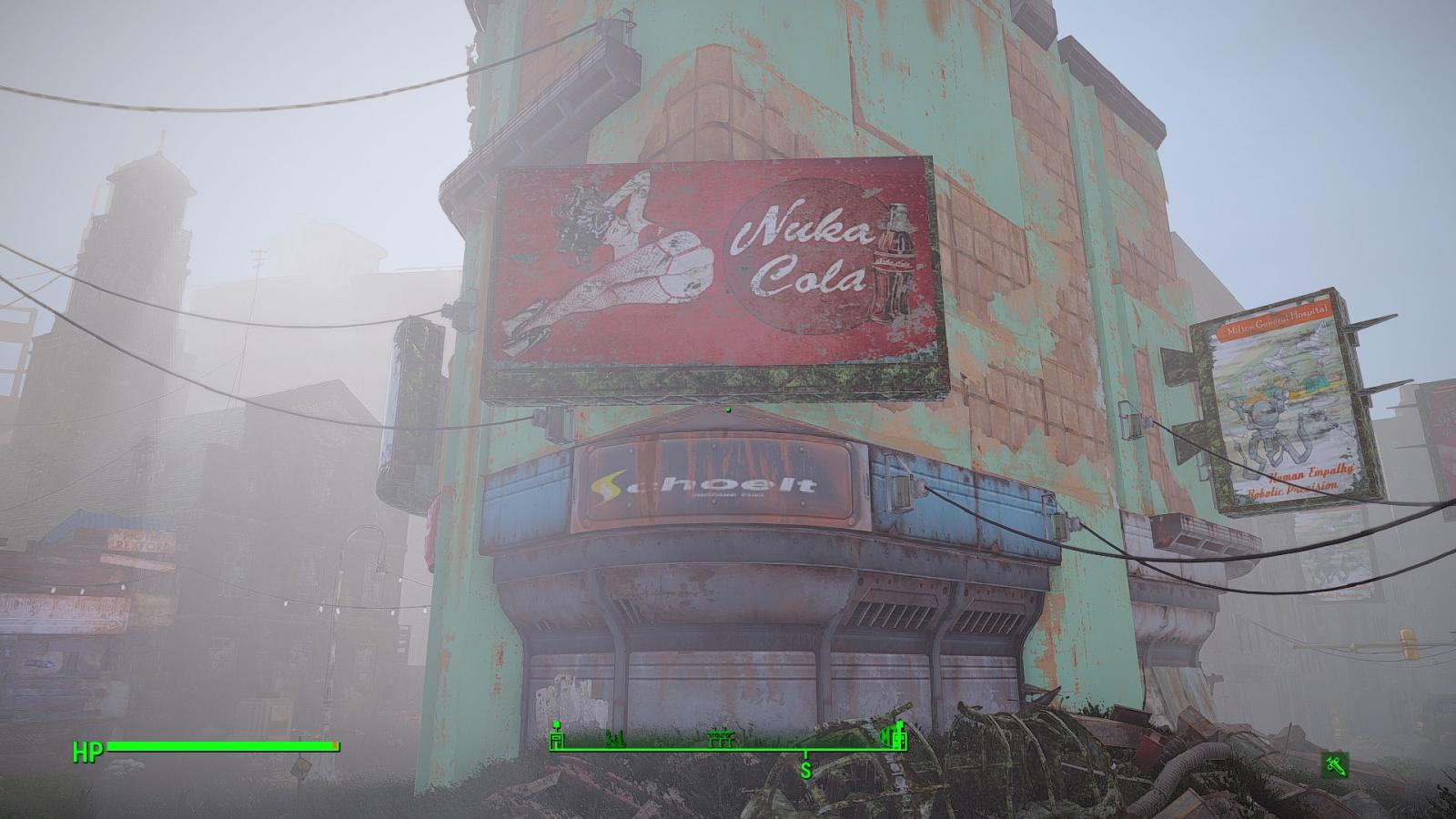Click the crosshair dot above the Schoelt sign
Image resolution: width=1456 pixels, height=819 pixels.
pyautogui.click(x=728, y=410)
